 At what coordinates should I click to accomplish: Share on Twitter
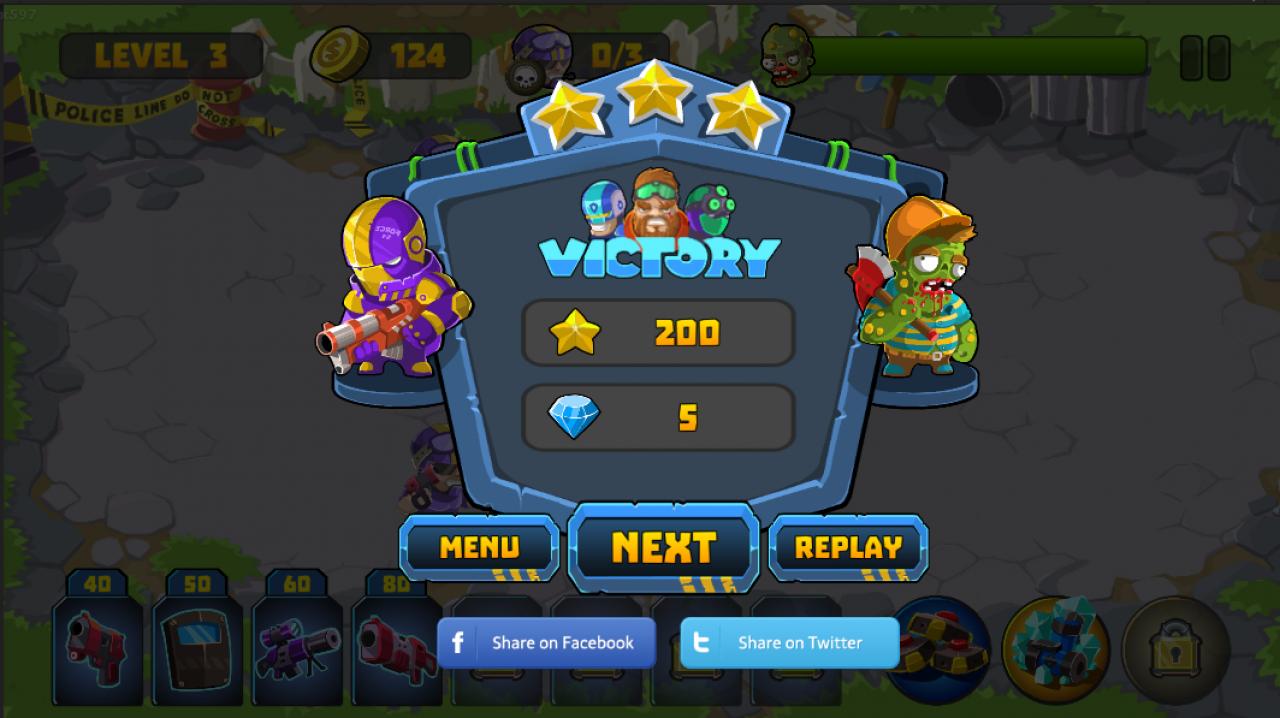click(789, 643)
